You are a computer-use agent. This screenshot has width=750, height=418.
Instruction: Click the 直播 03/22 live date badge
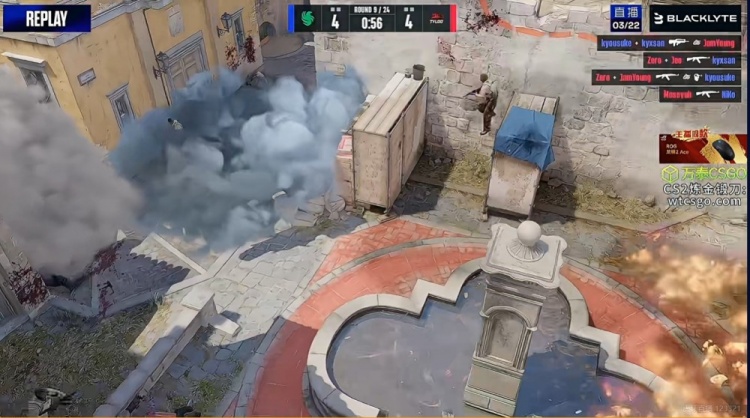(x=626, y=17)
